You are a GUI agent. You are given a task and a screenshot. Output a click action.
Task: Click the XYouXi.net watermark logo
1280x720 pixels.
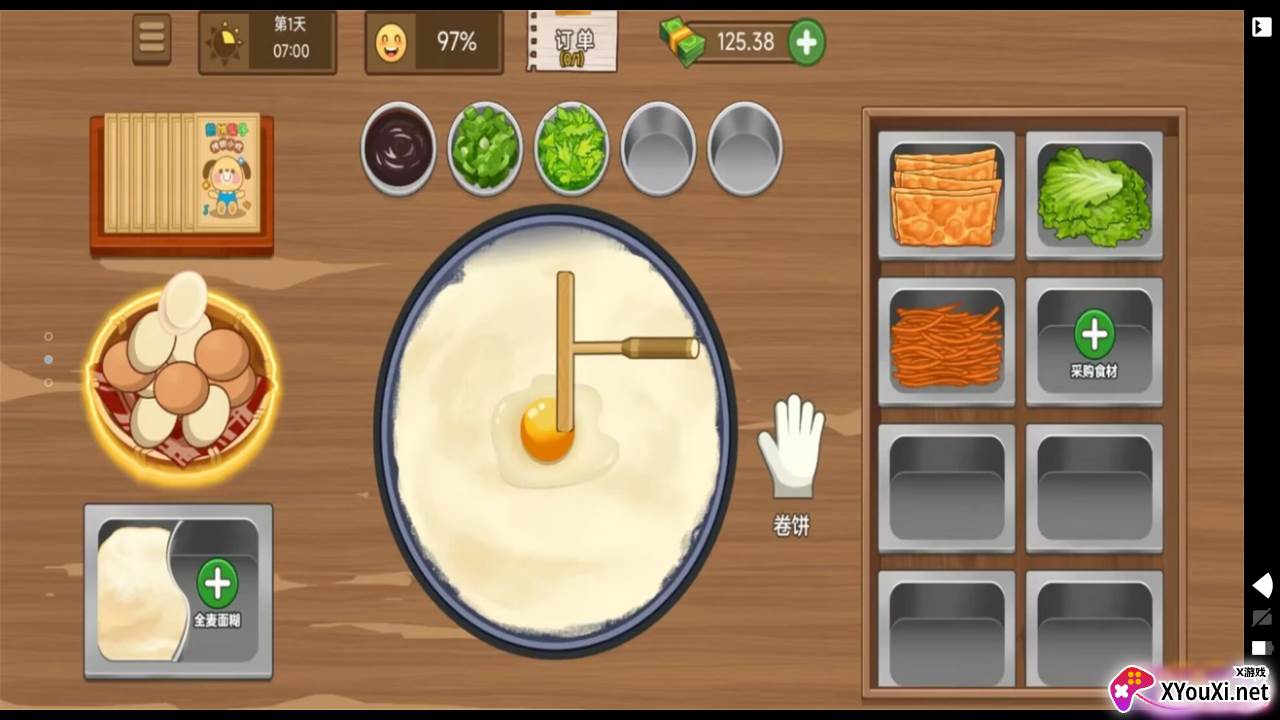(x=1192, y=689)
